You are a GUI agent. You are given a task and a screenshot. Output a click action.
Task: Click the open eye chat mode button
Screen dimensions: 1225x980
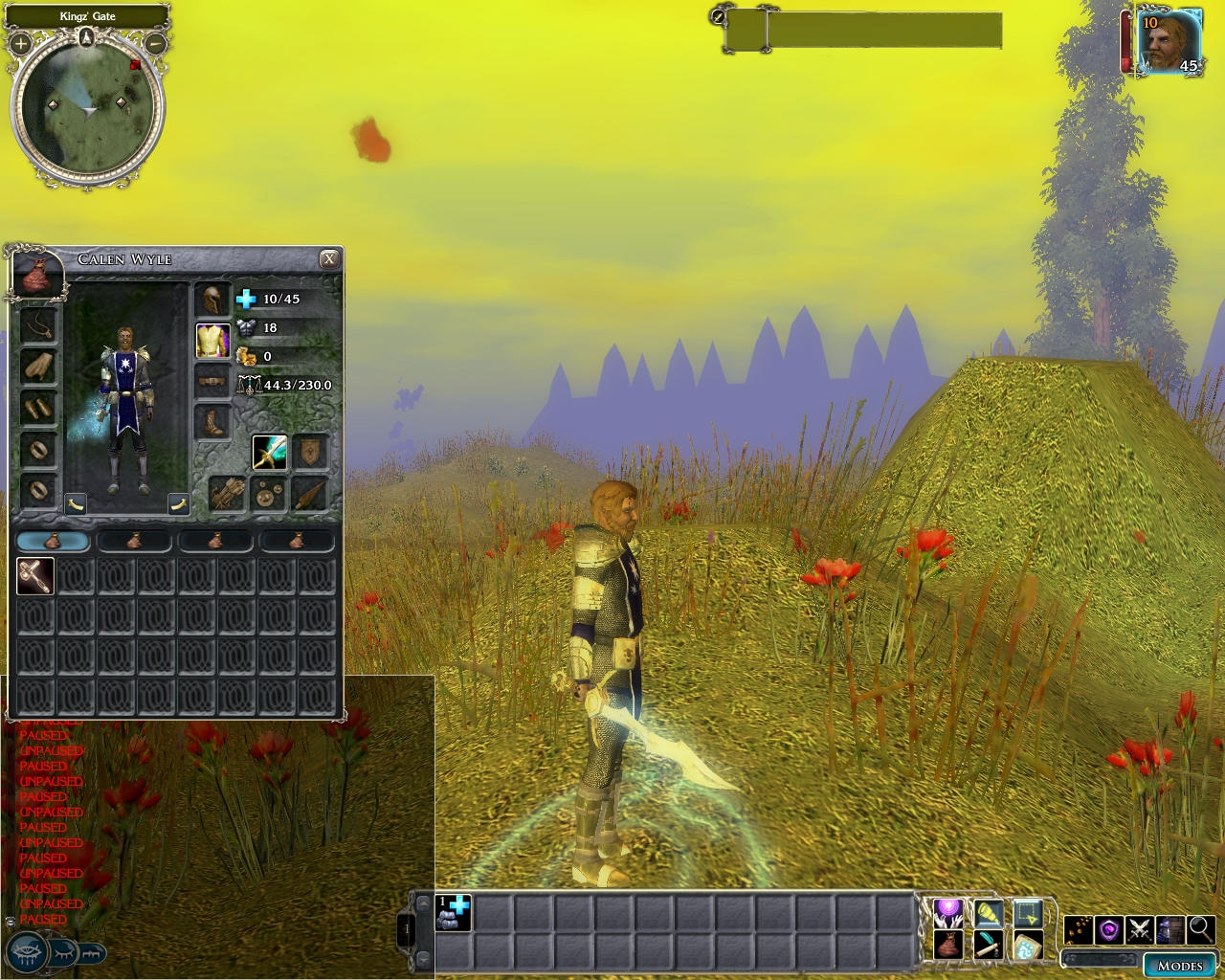click(27, 953)
